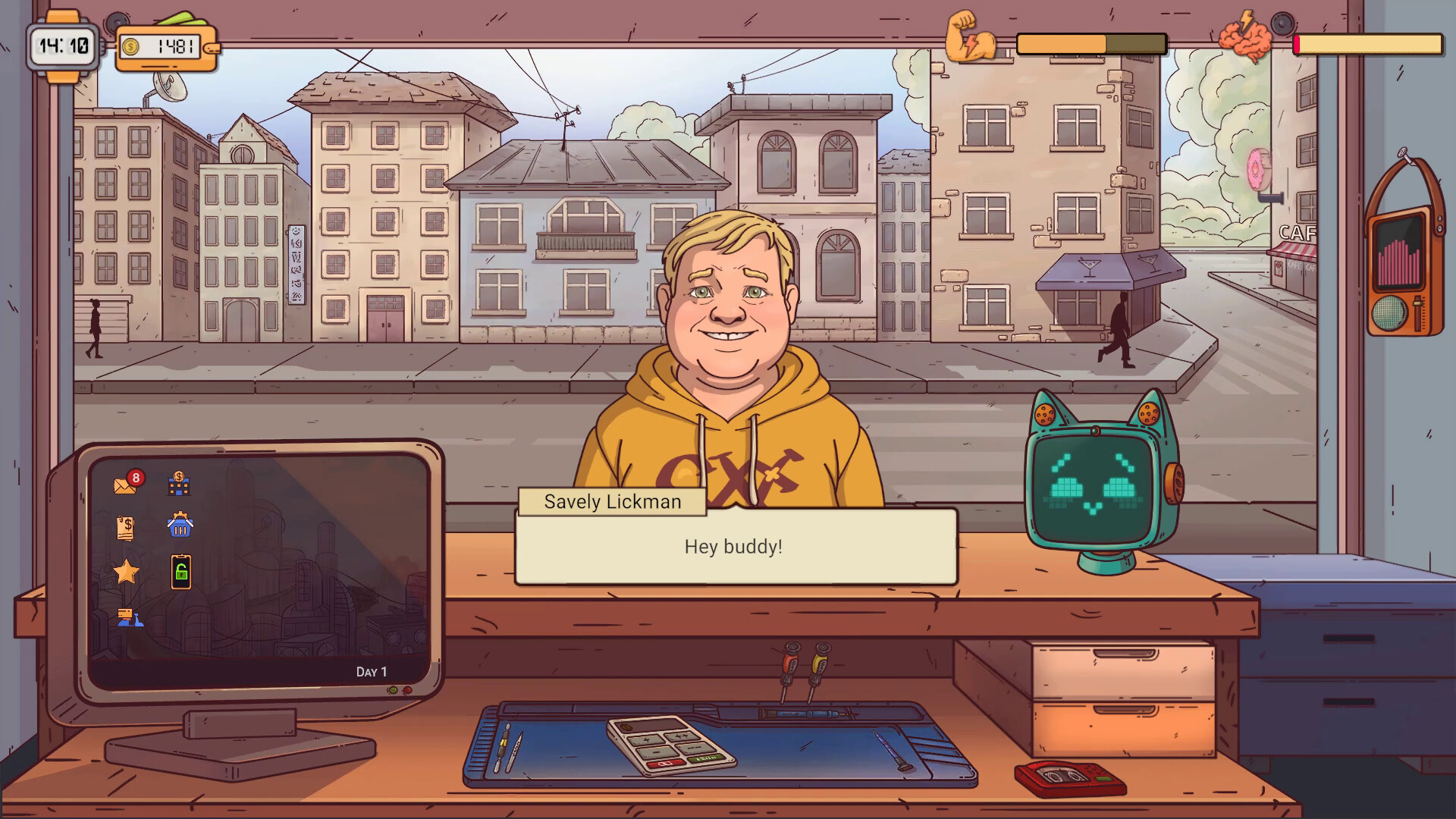Open the shopping basket store

(179, 525)
